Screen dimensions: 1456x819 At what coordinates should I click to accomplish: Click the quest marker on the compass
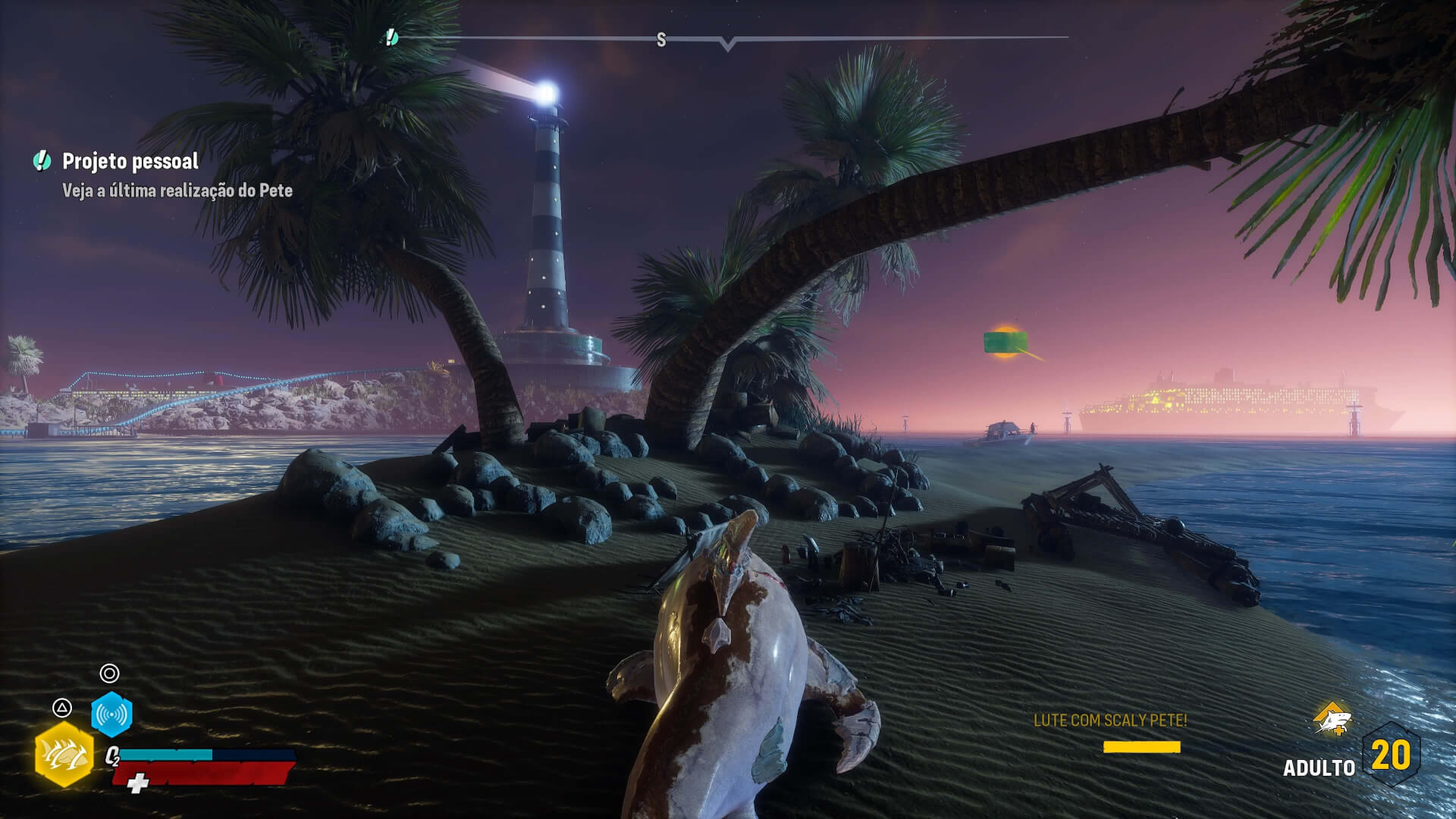coord(391,37)
